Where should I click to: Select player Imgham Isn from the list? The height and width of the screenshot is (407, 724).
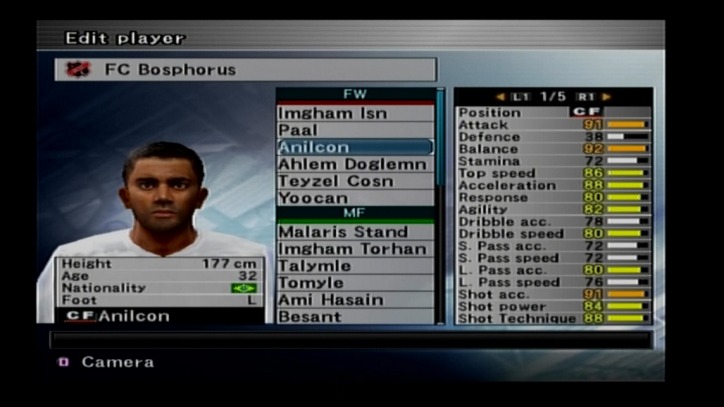click(355, 113)
